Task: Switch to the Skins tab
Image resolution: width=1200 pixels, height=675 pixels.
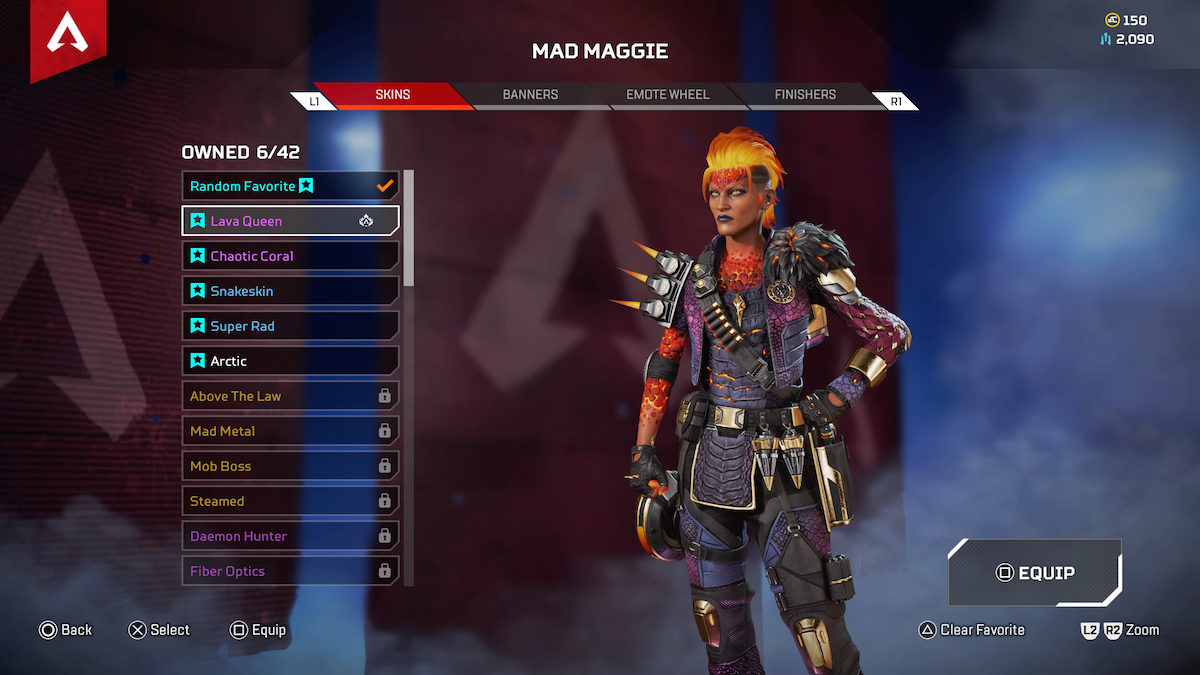Action: tap(392, 95)
